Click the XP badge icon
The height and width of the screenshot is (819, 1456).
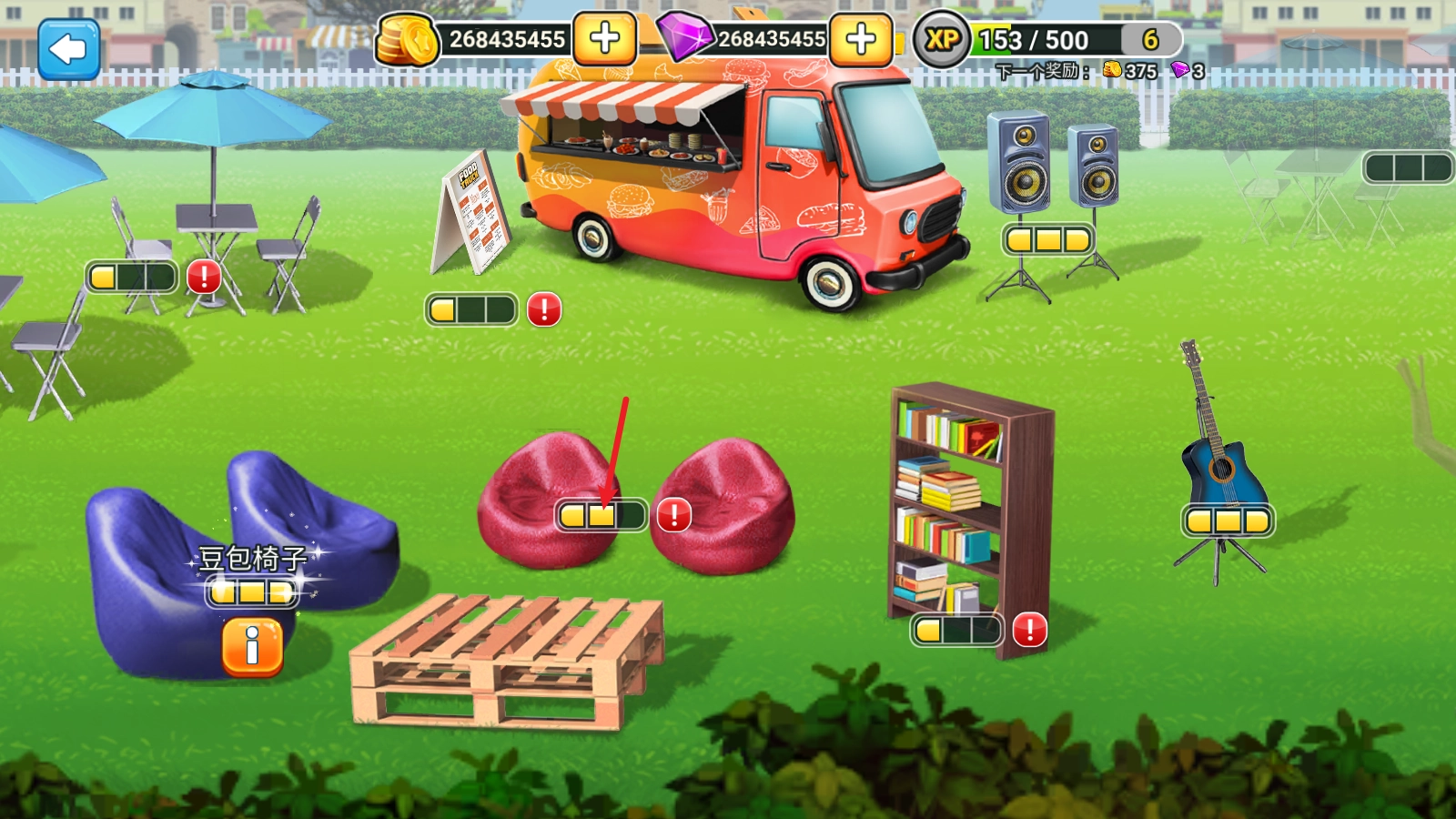point(941,40)
